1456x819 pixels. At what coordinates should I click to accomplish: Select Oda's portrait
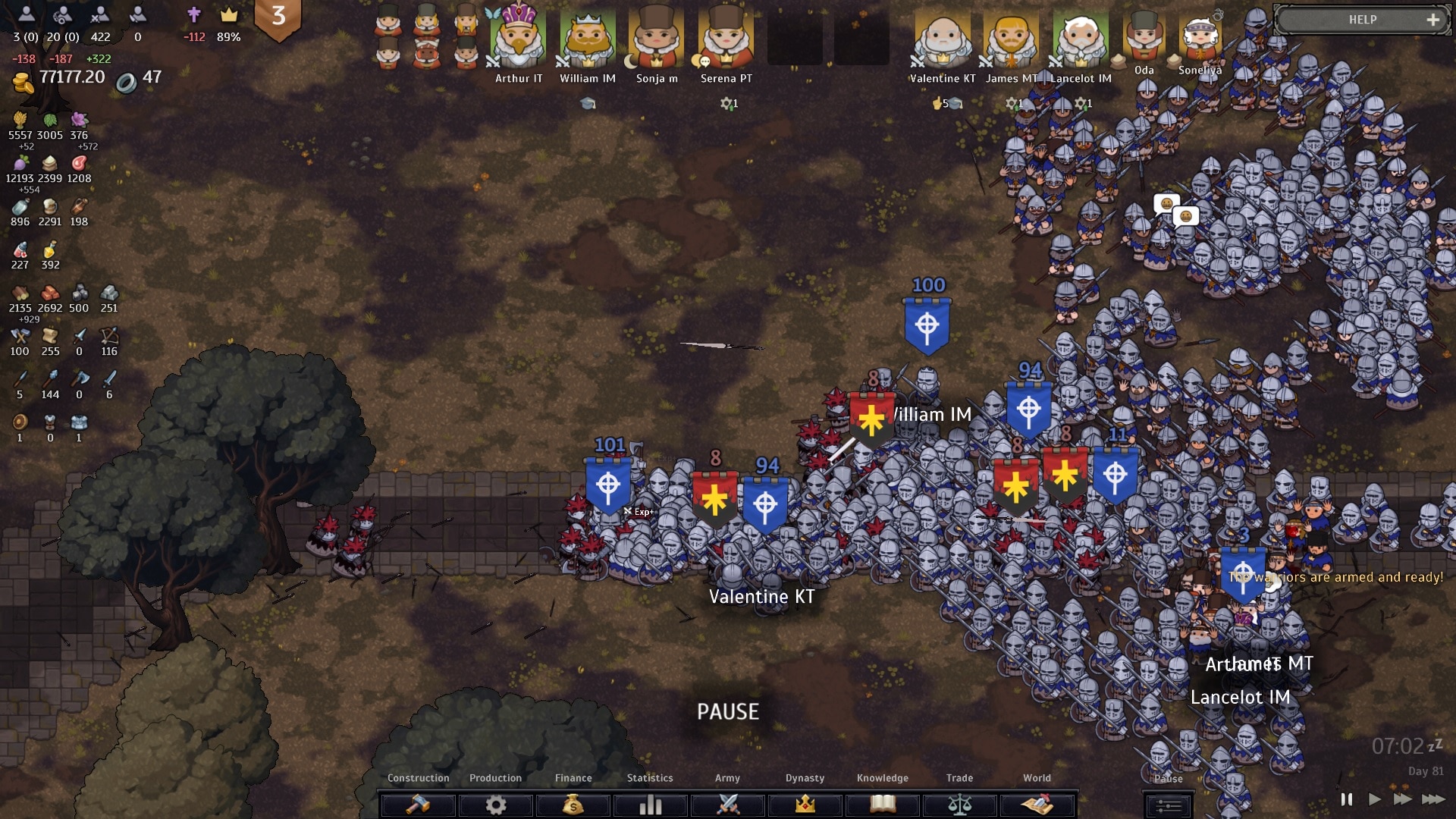(x=1144, y=38)
